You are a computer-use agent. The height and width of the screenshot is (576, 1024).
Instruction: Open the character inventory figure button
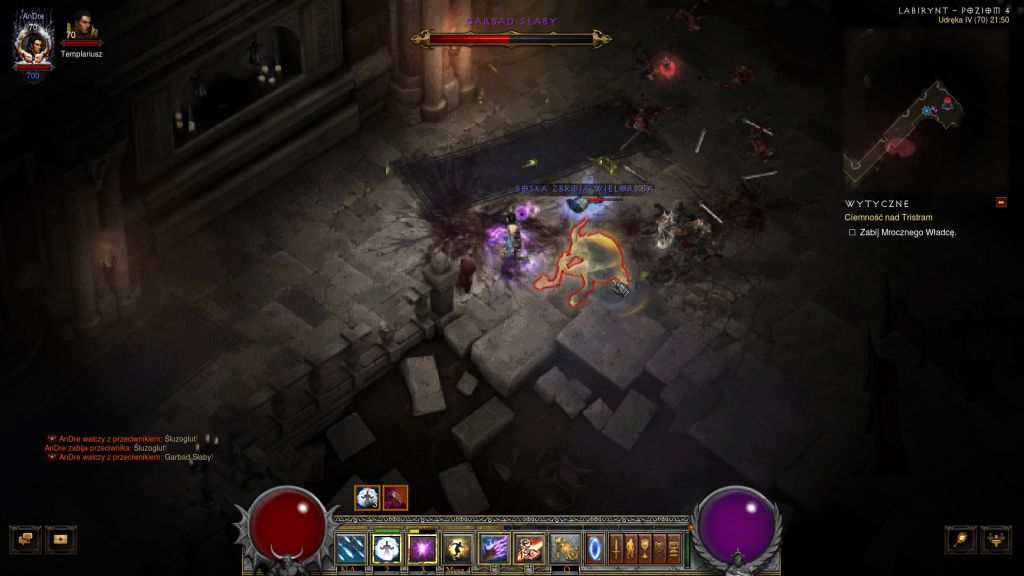coord(631,548)
